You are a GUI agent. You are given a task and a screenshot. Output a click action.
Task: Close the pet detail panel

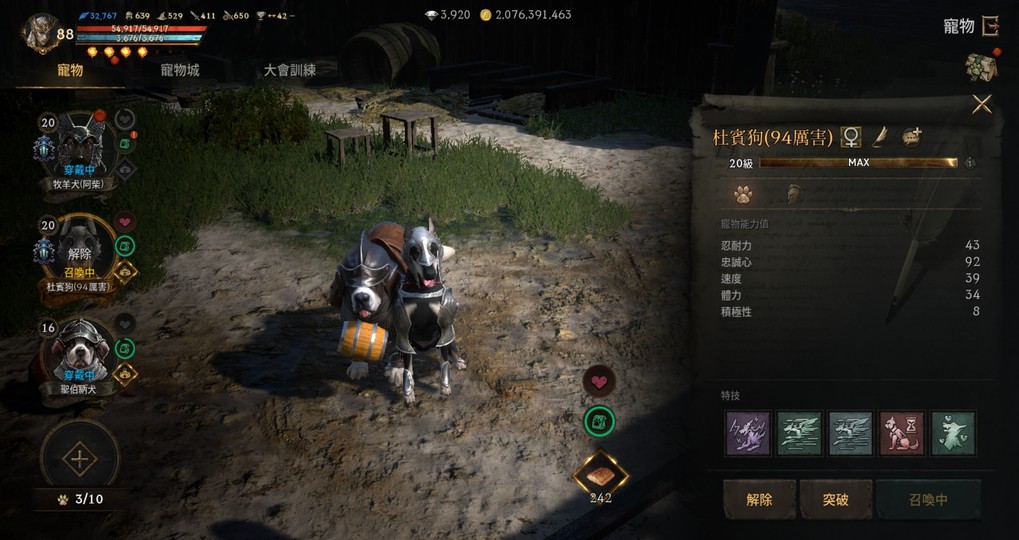click(982, 104)
